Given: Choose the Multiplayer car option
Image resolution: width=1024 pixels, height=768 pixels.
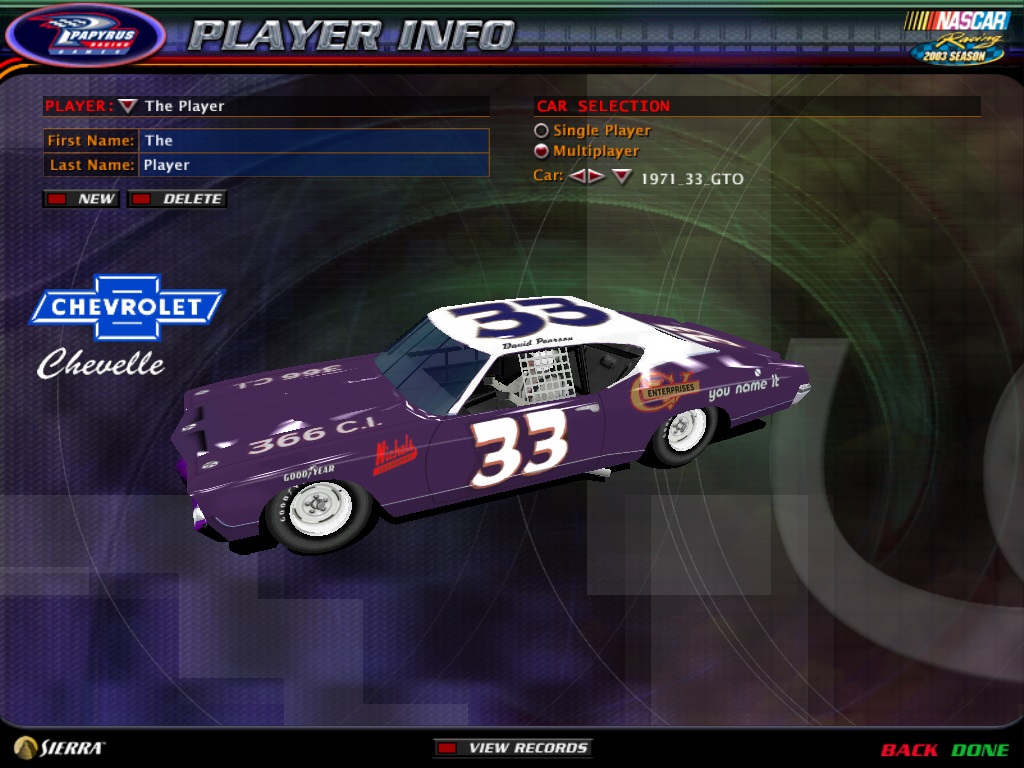Looking at the screenshot, I should coord(541,151).
